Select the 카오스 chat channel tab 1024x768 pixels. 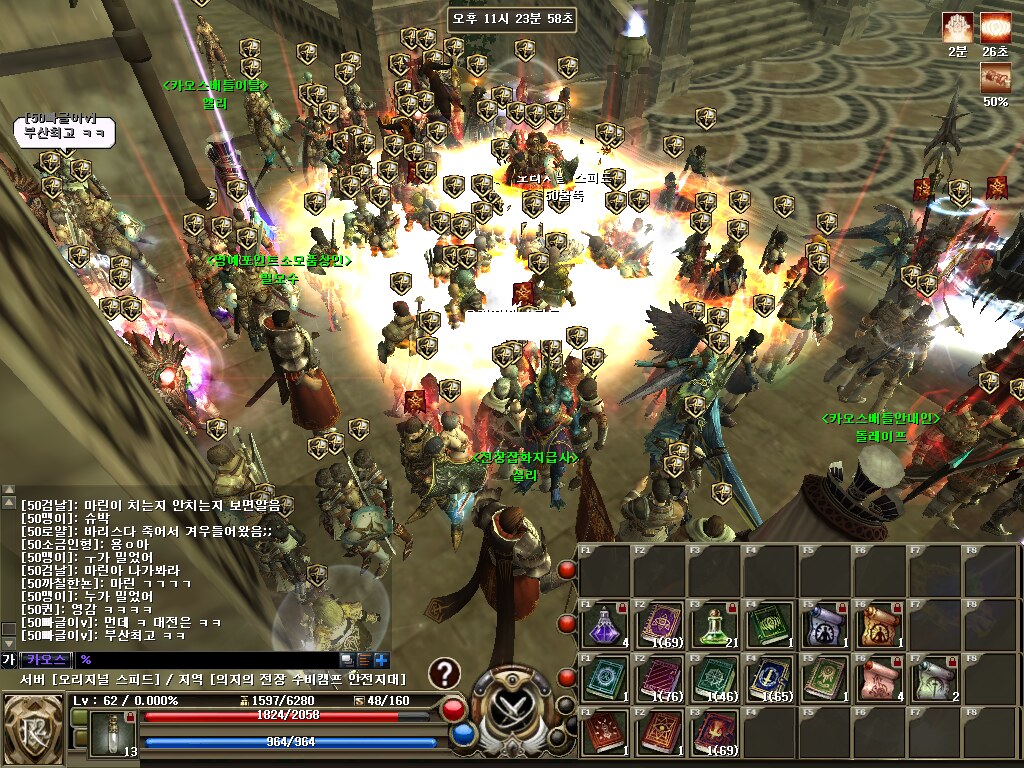pos(46,660)
